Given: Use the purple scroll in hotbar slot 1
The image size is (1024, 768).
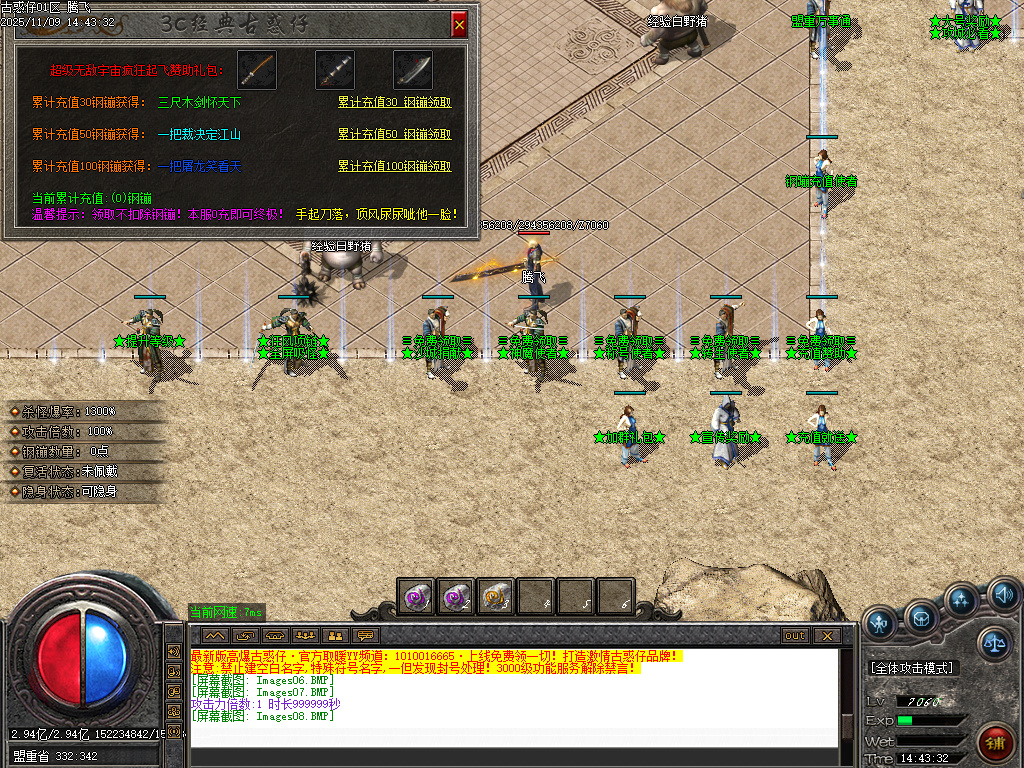Looking at the screenshot, I should (x=416, y=596).
